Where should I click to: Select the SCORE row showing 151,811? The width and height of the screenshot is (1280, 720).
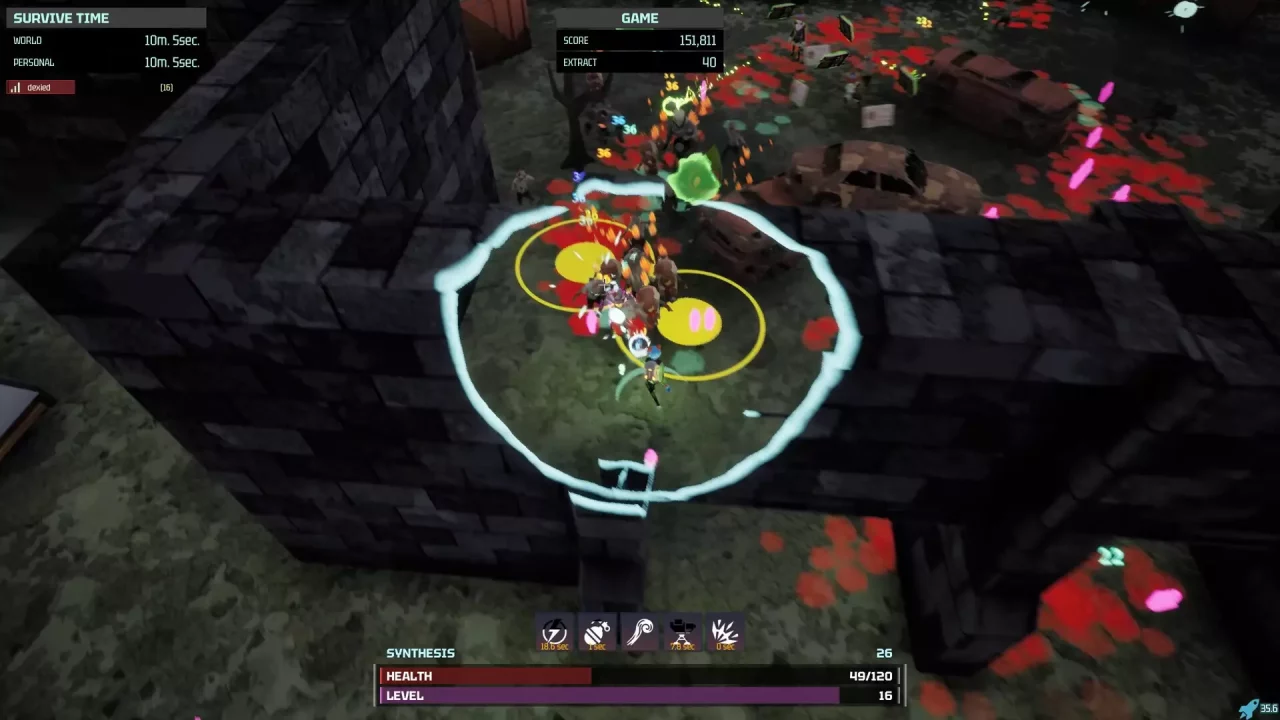640,40
